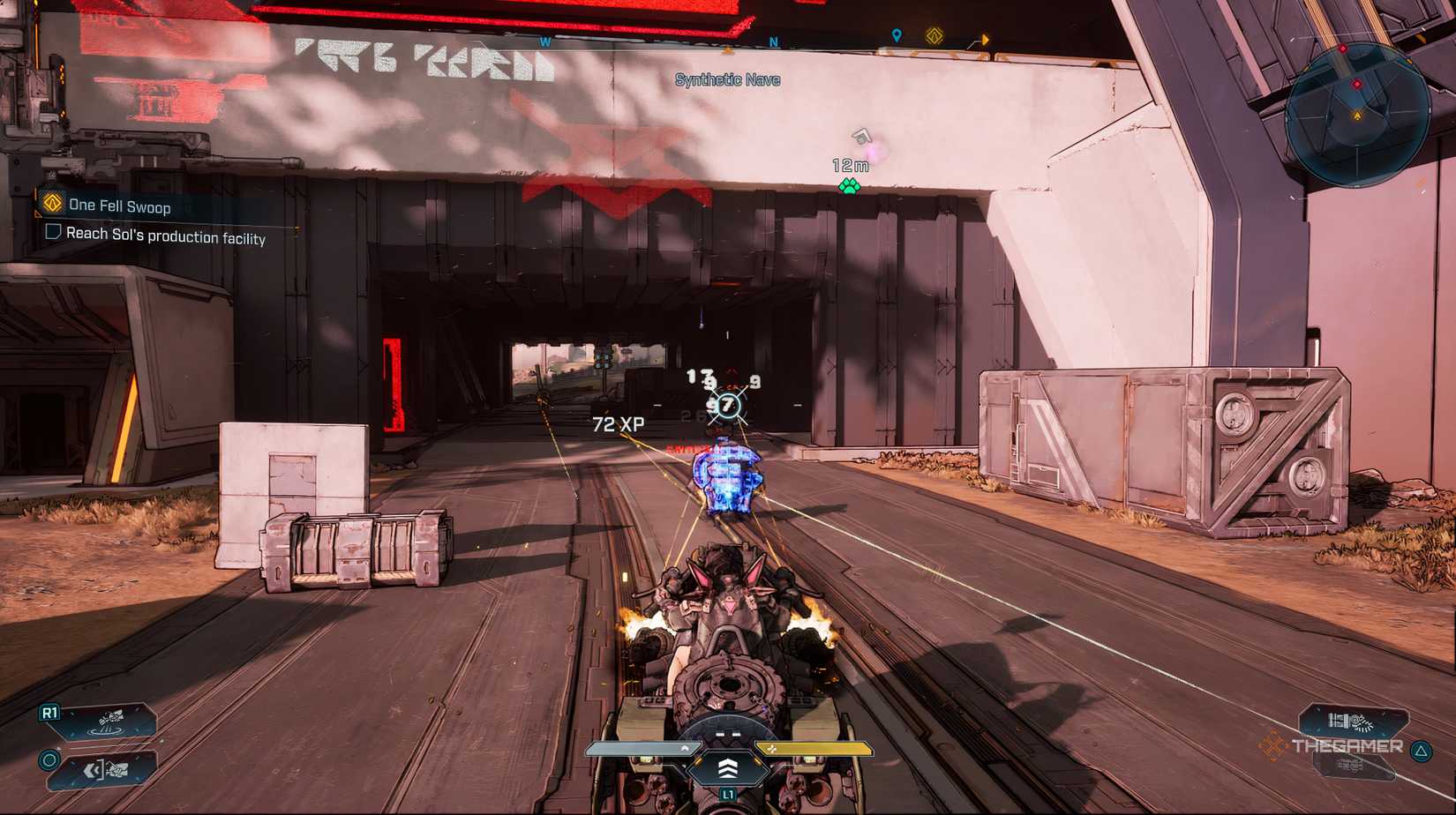
Task: Select the blue location pin on the compass bar
Action: point(897,36)
